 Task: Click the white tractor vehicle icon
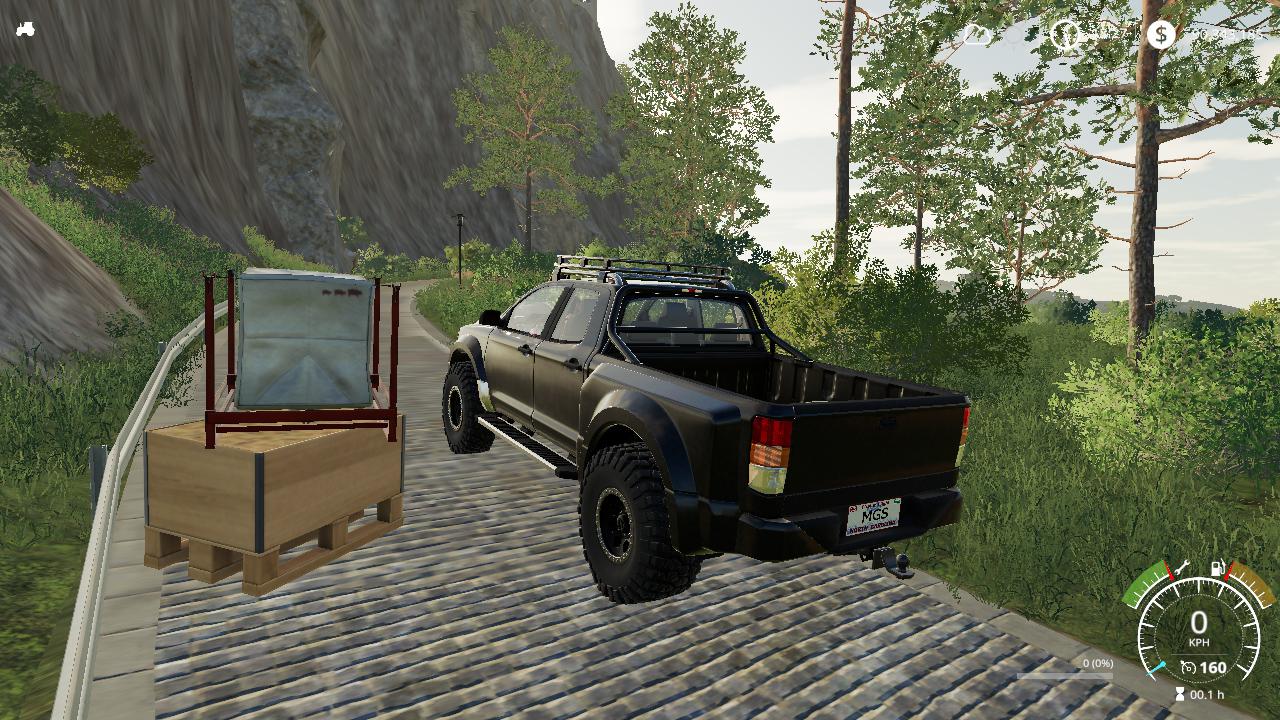[x=25, y=29]
